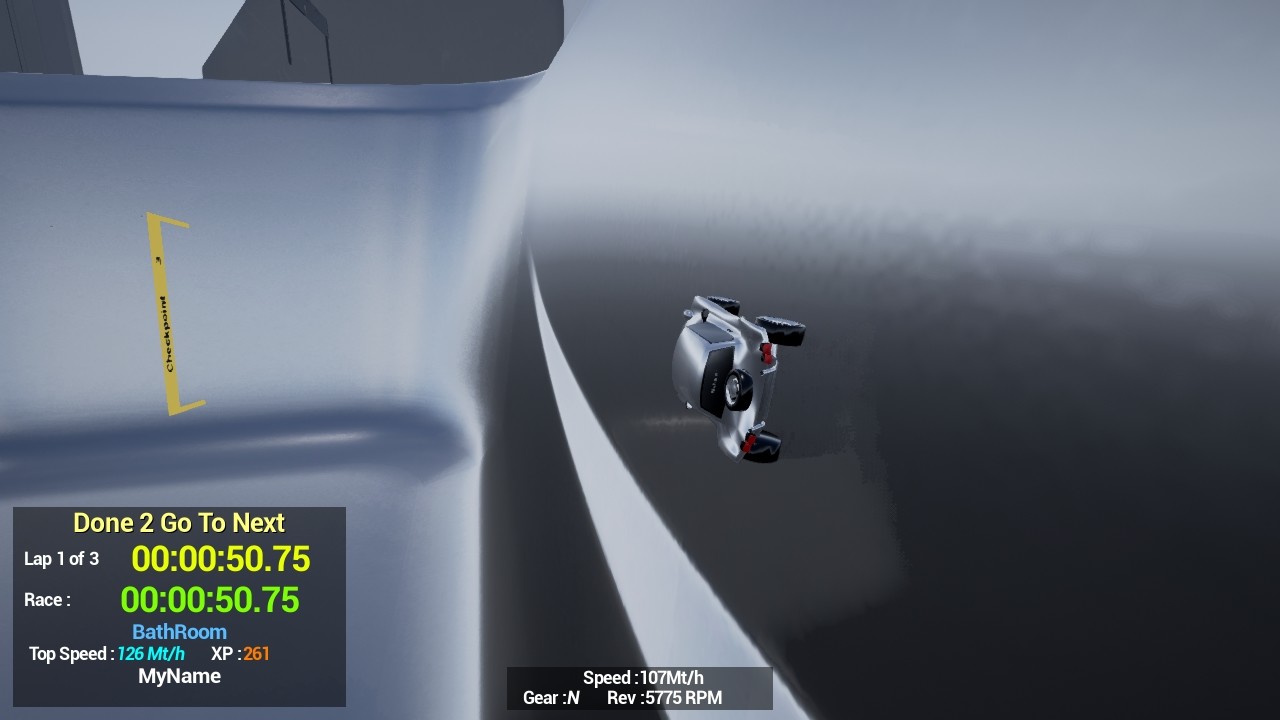Viewport: 1280px width, 720px height.
Task: Expand the lap info panel
Action: coord(178,605)
